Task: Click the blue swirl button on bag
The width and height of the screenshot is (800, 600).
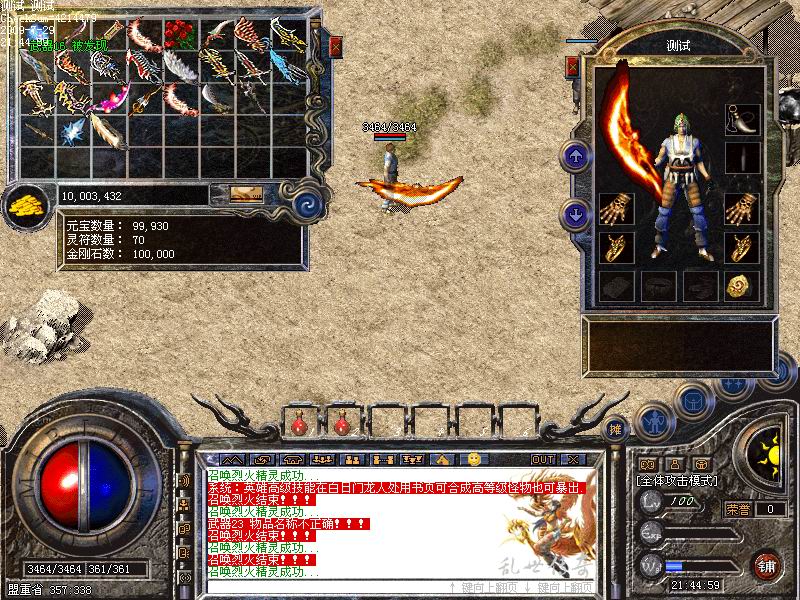Action: pos(303,201)
